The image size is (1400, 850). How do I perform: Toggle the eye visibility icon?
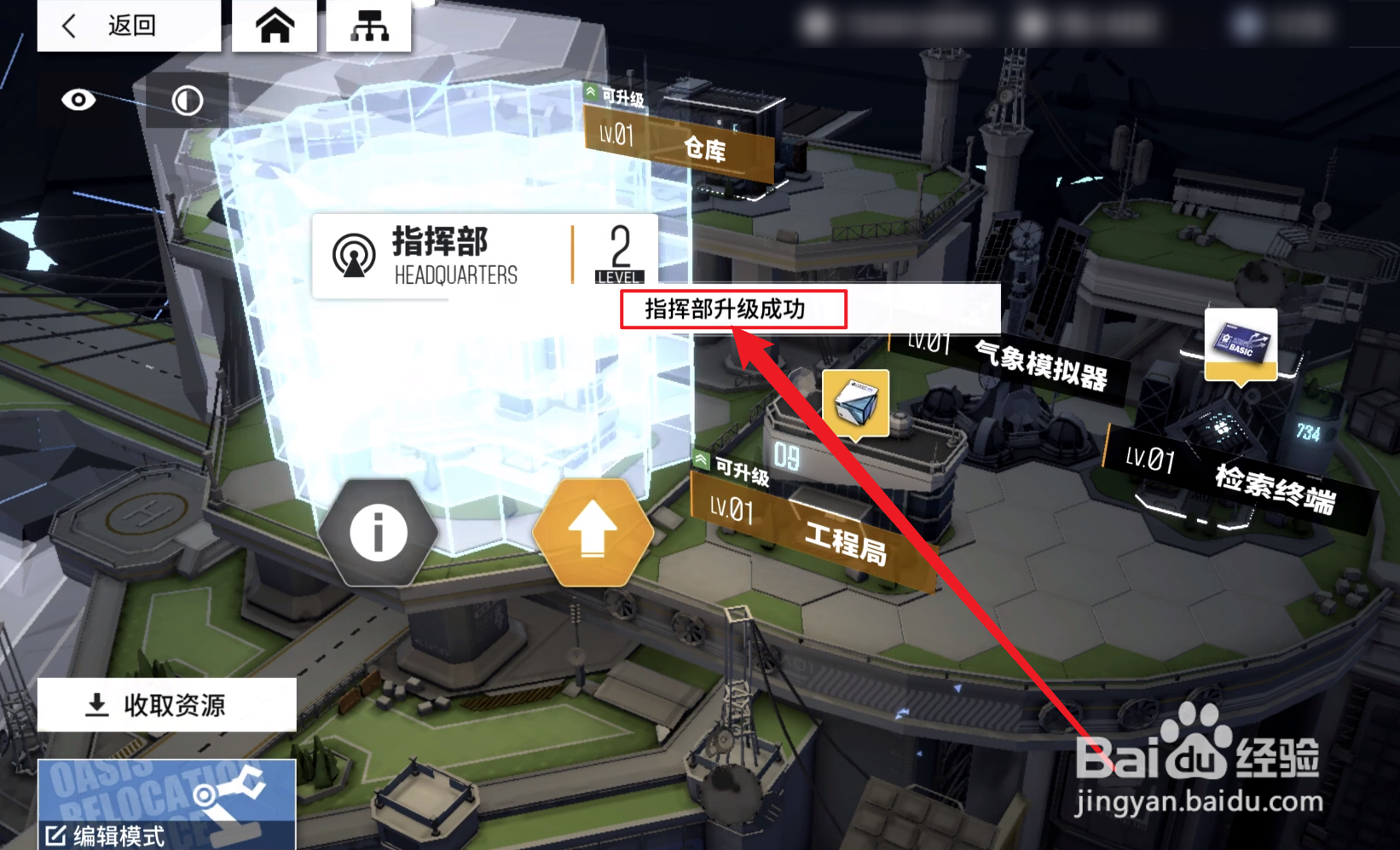pos(78,100)
